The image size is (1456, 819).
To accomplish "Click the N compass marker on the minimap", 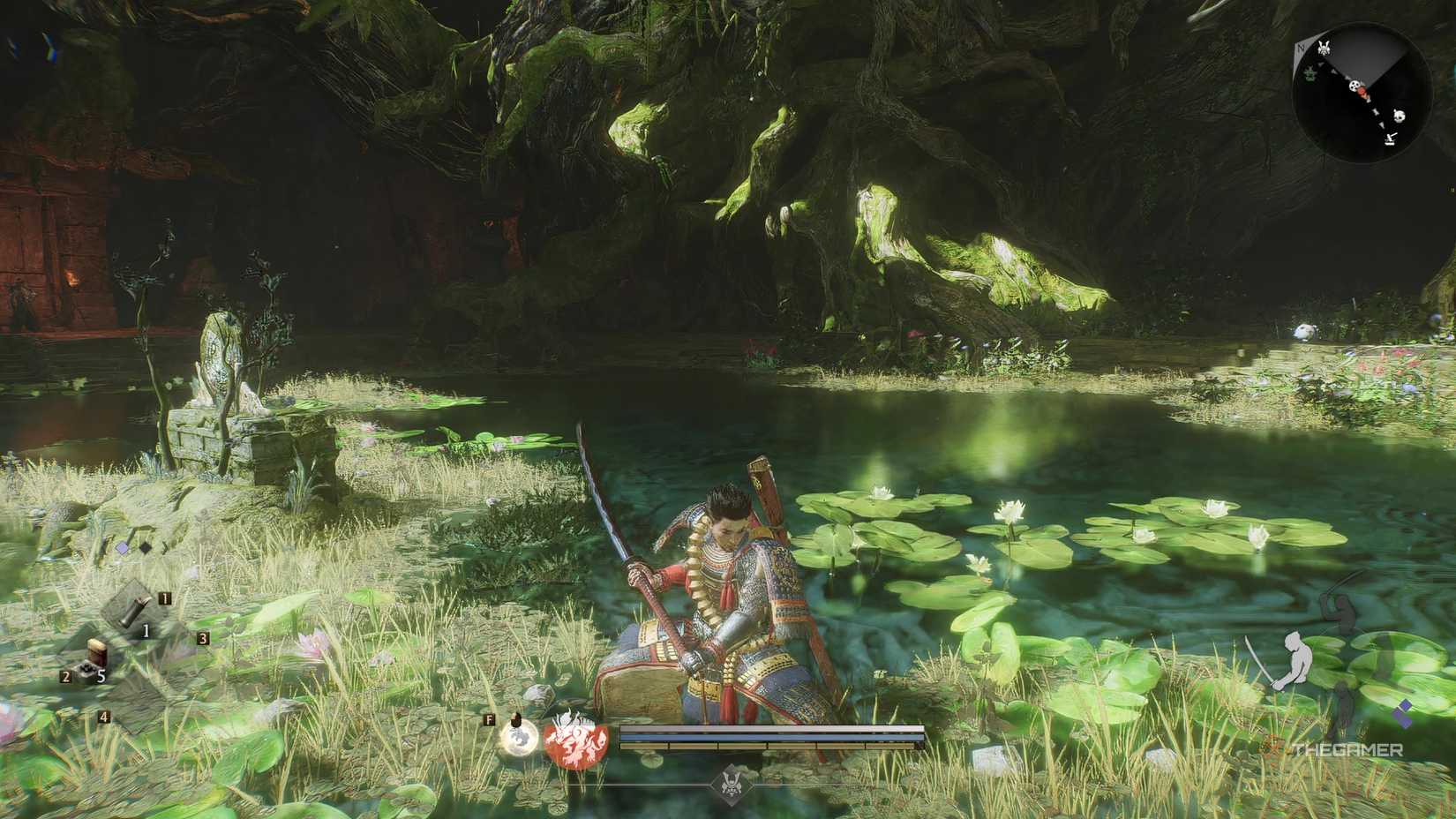I will coord(1301,48).
